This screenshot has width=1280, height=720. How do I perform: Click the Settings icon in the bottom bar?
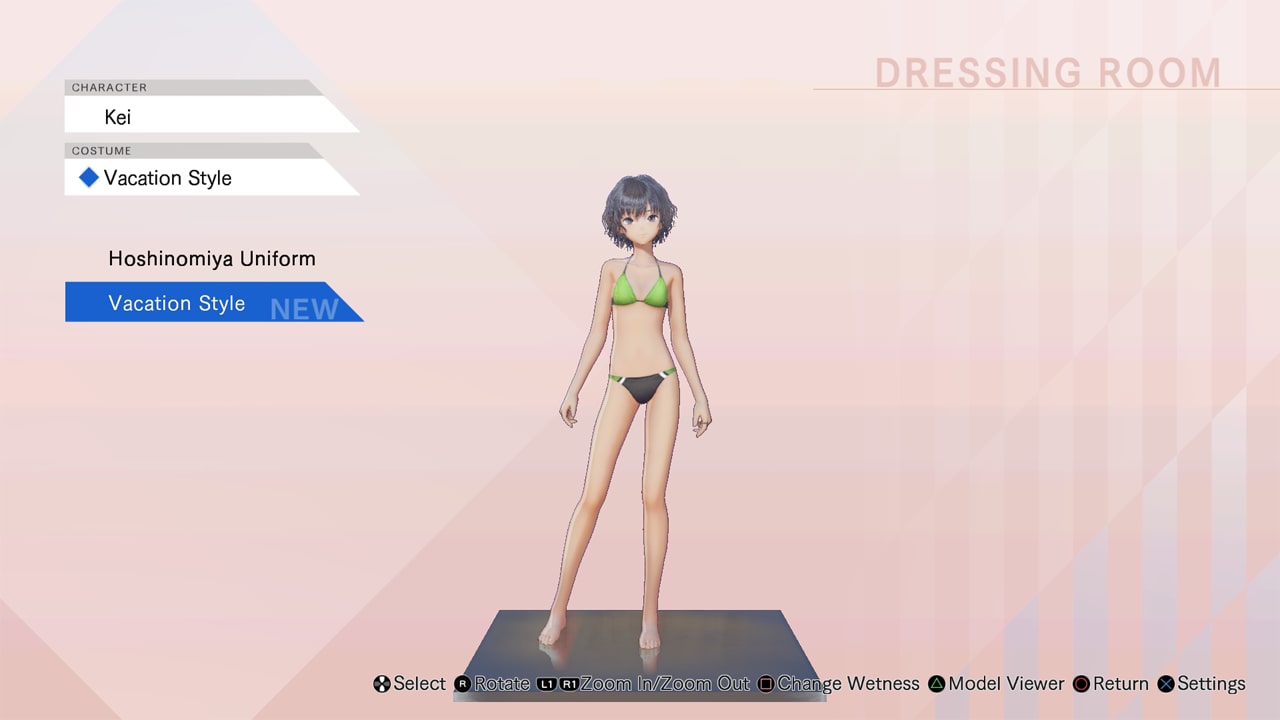point(1166,684)
